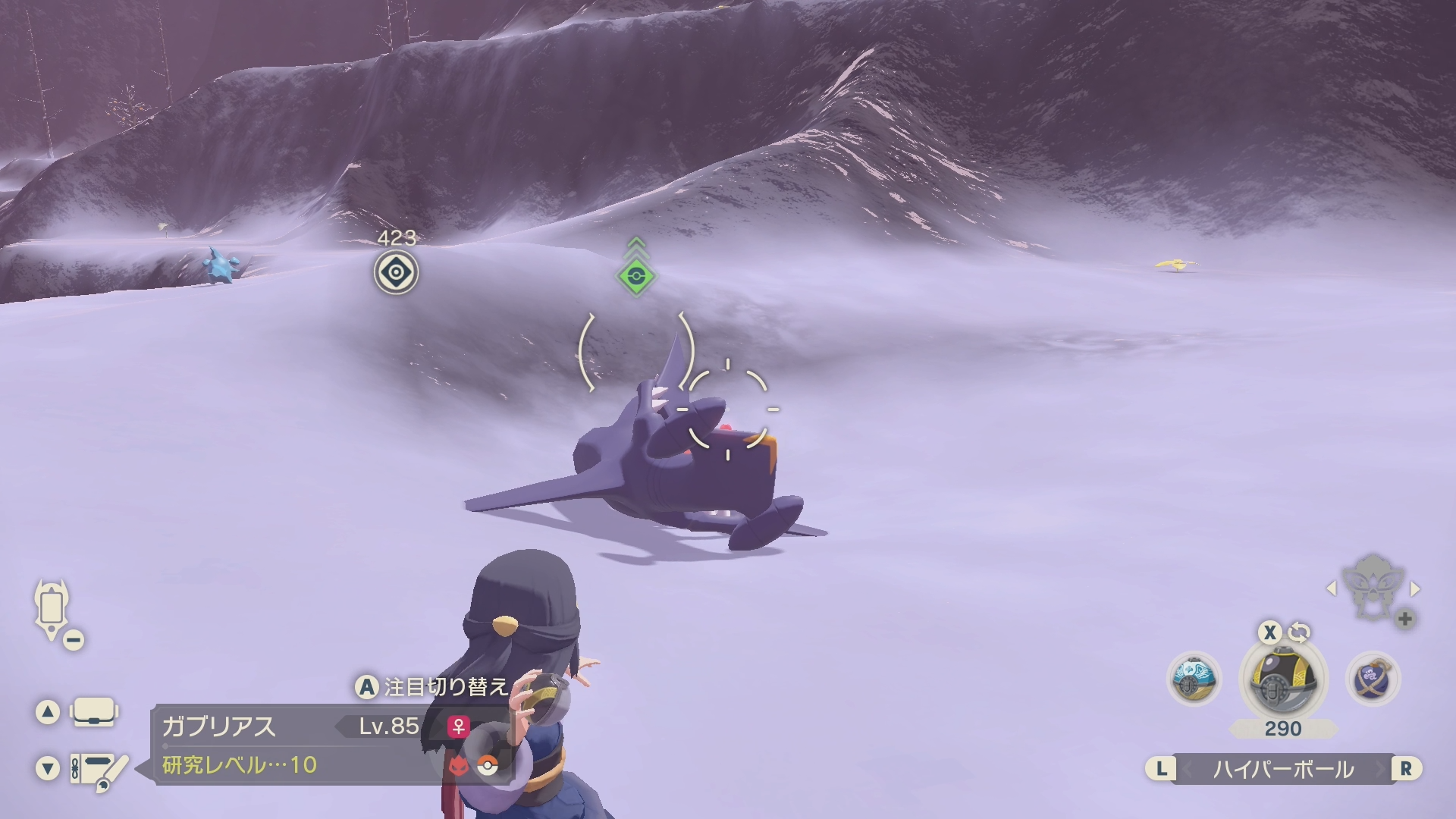This screenshot has height=819, width=1456.
Task: Click the caught Poké Ball indicator icon
Action: click(x=488, y=766)
